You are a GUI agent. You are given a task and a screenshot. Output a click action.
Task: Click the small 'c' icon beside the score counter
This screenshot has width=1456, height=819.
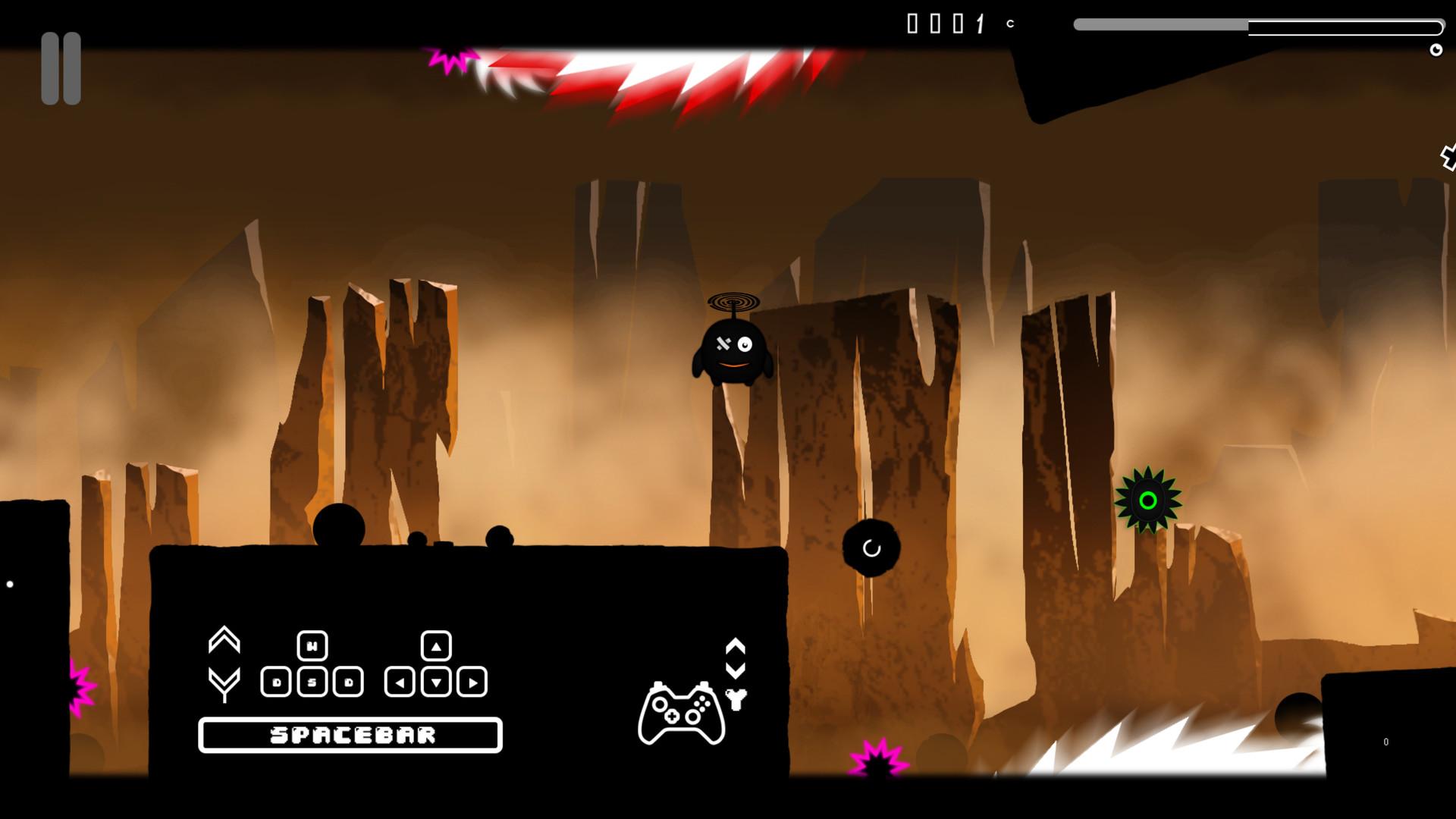coord(1009,24)
